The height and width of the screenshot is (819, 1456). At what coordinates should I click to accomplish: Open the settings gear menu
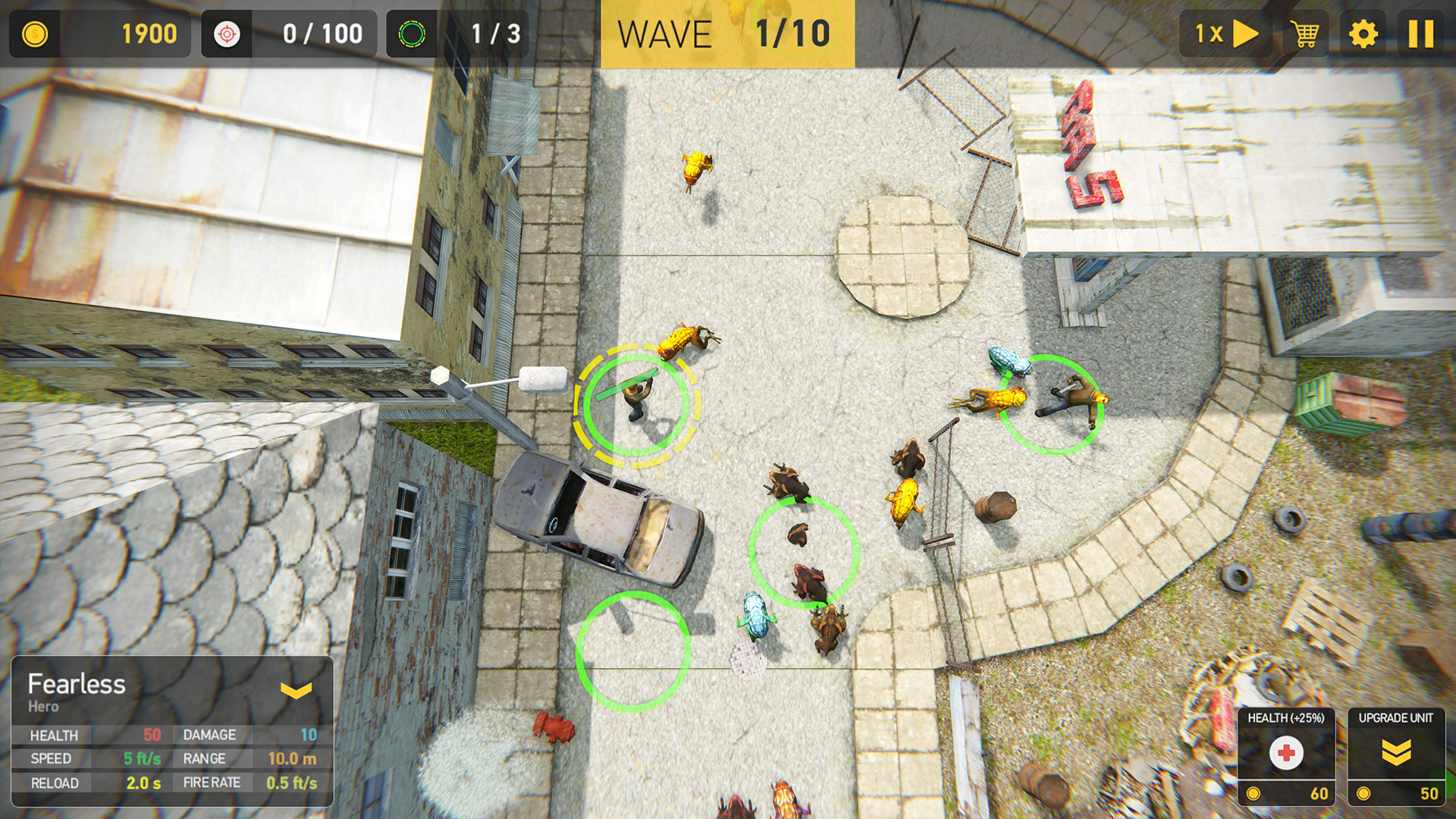[1364, 33]
